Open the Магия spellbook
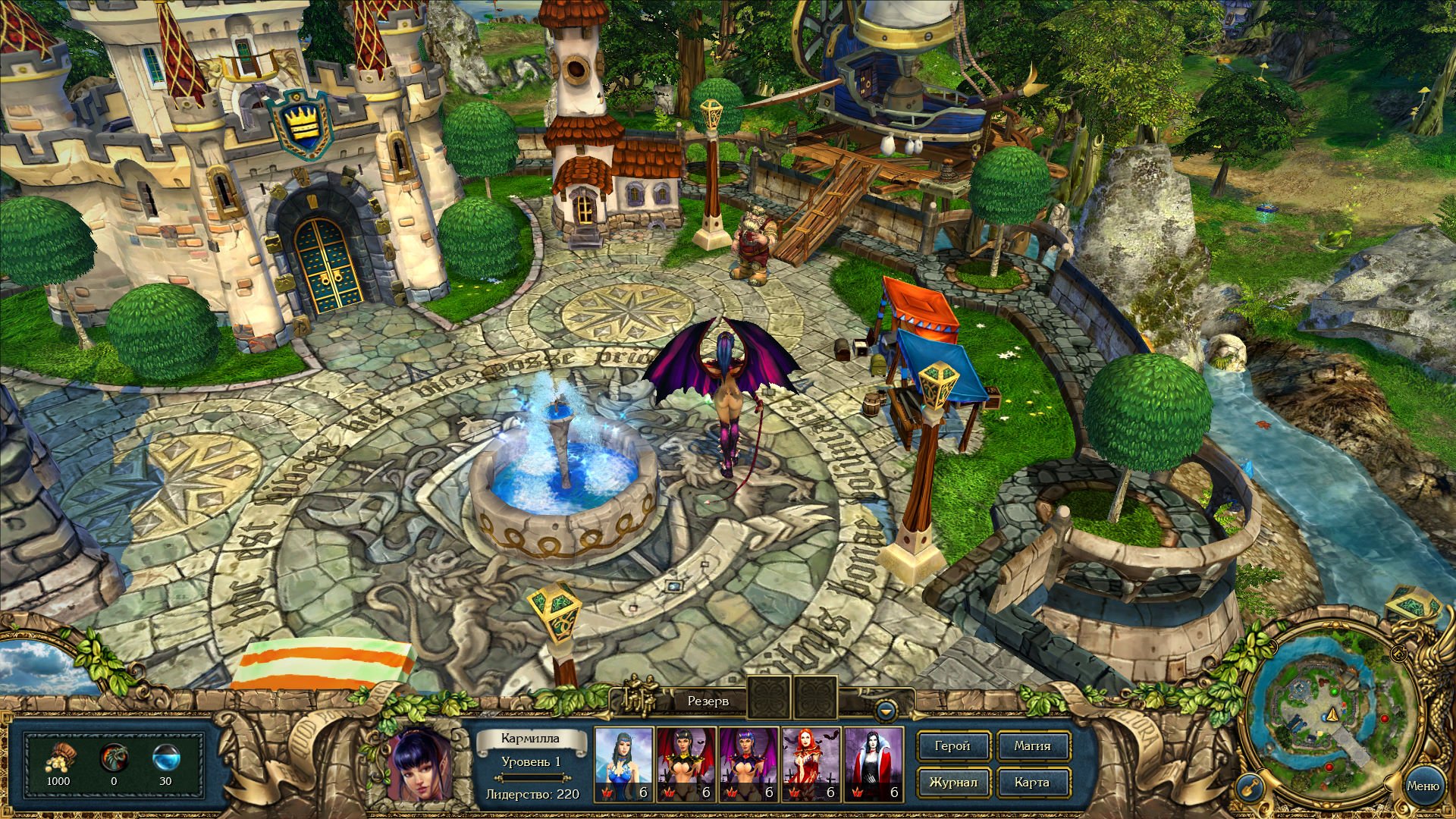Image resolution: width=1456 pixels, height=819 pixels. (x=1032, y=746)
